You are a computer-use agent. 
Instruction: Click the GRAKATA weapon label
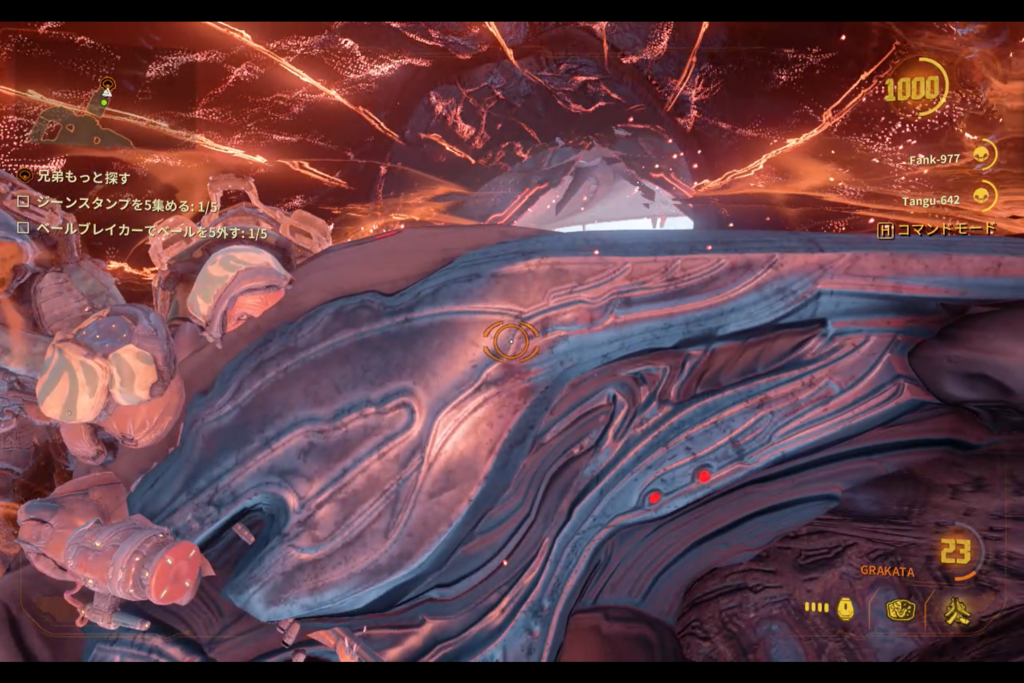tap(885, 571)
